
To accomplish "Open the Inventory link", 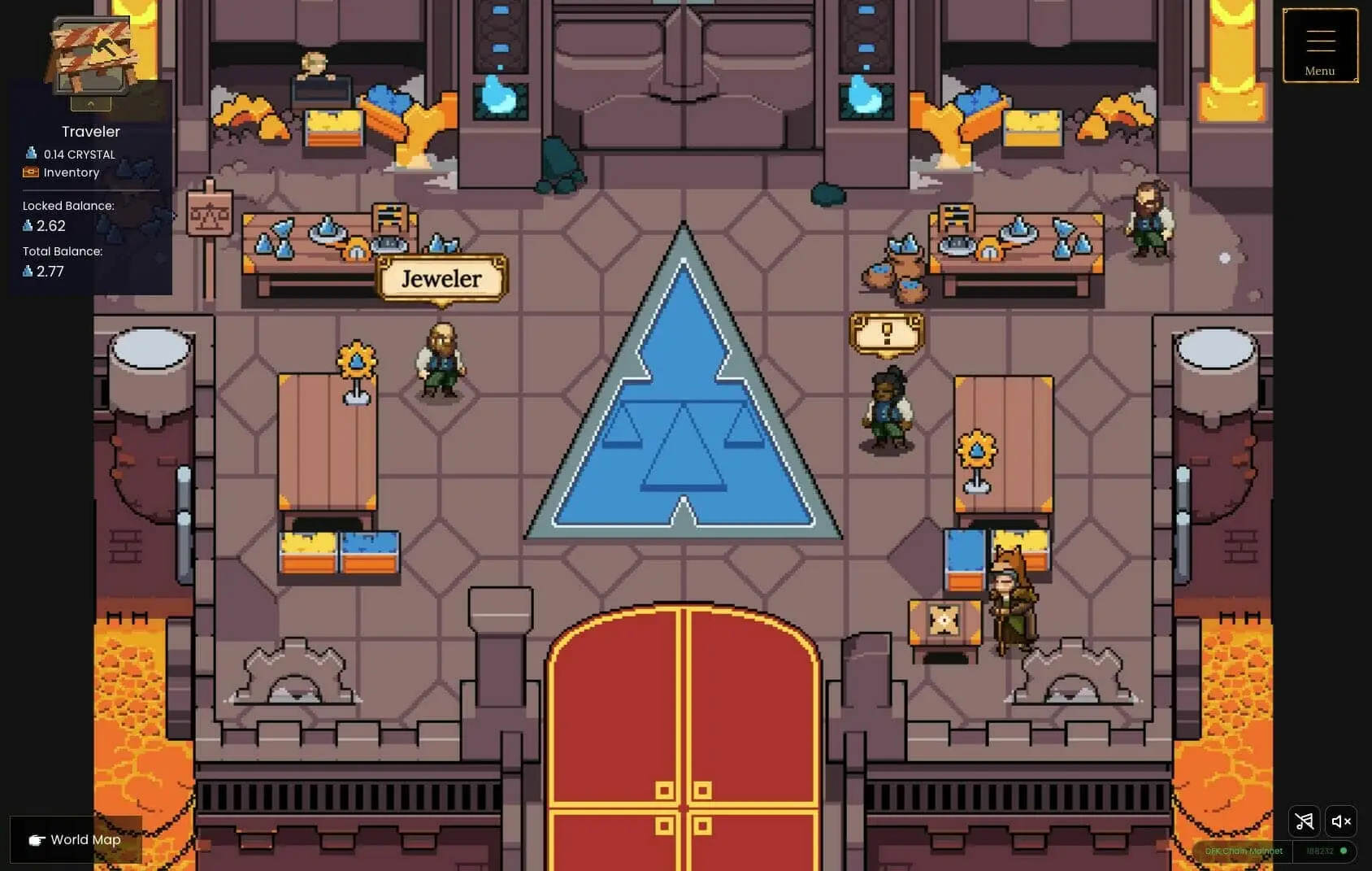I will pos(72,172).
